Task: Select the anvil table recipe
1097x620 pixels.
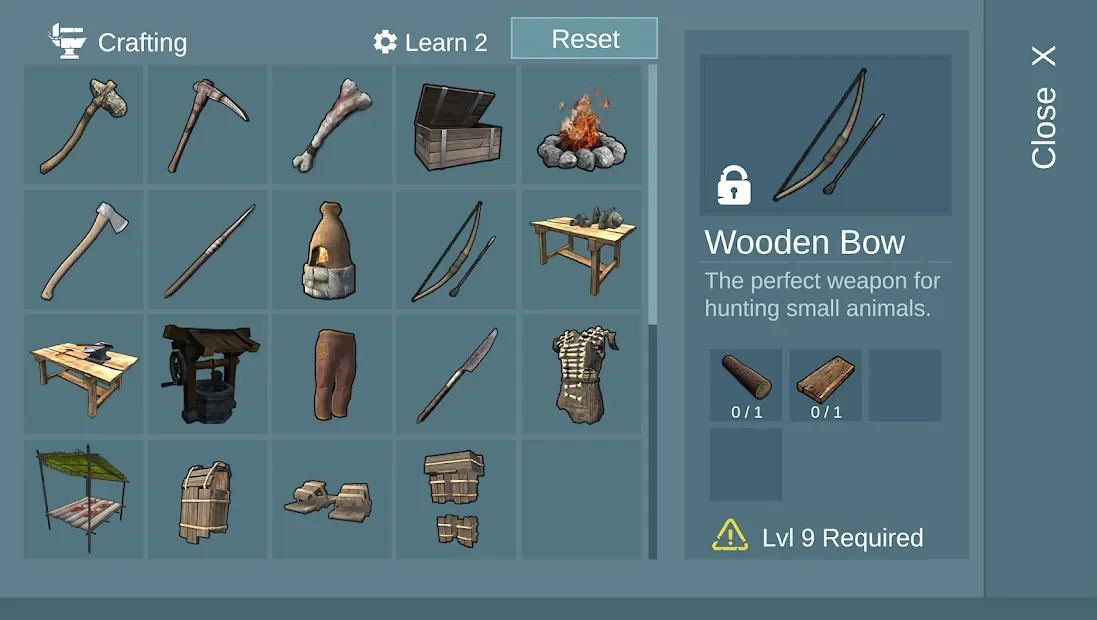Action: coord(85,374)
